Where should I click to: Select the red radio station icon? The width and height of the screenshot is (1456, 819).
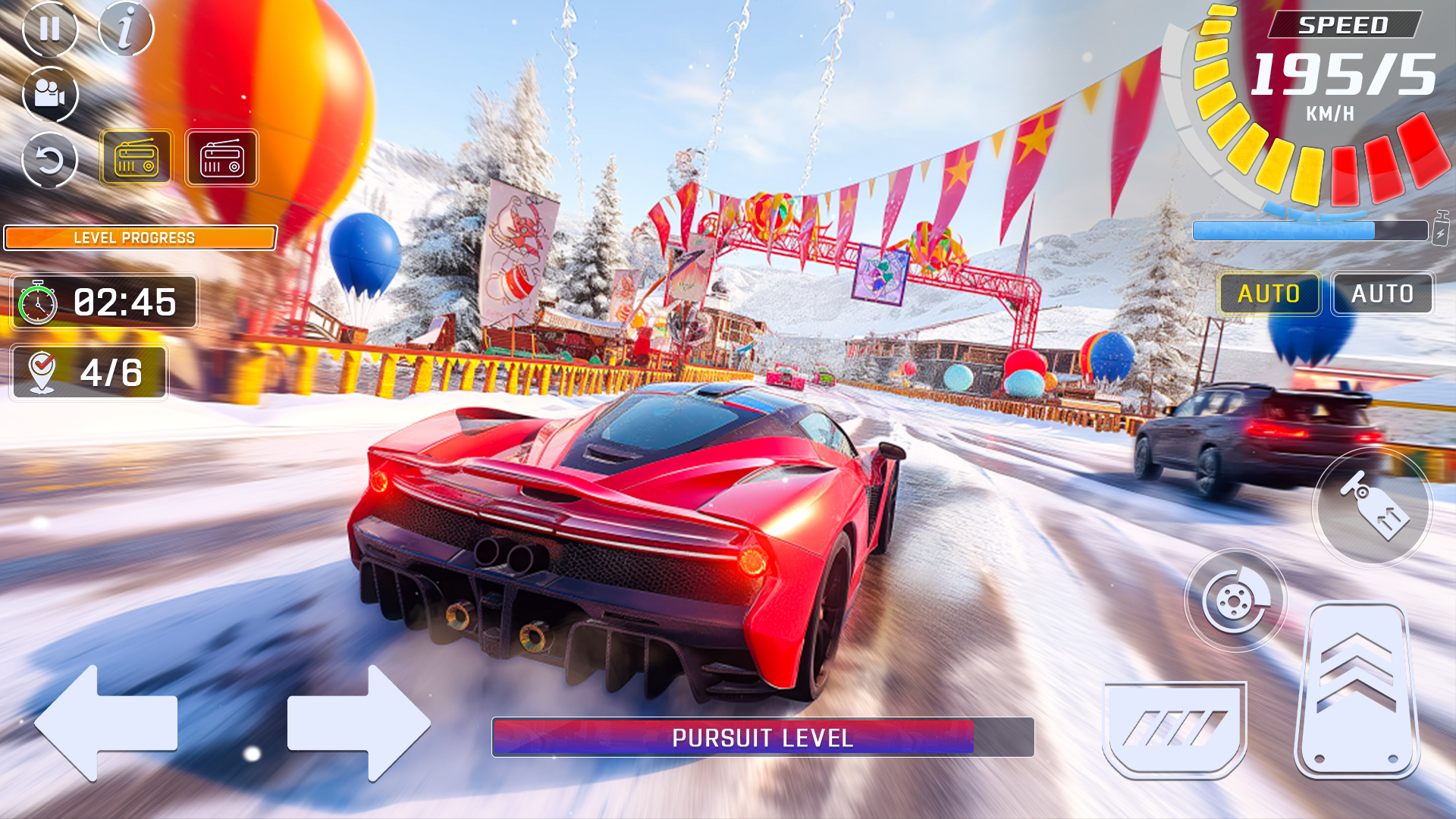coord(222,158)
